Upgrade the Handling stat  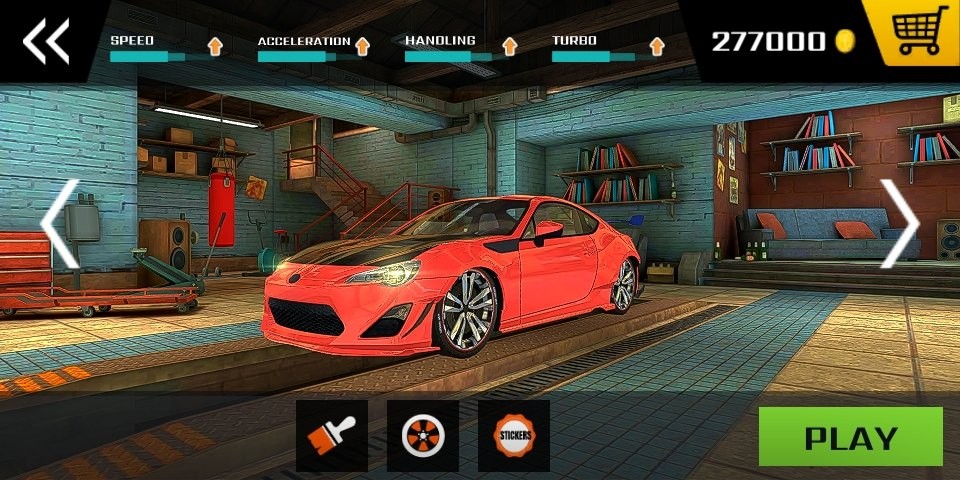[510, 45]
